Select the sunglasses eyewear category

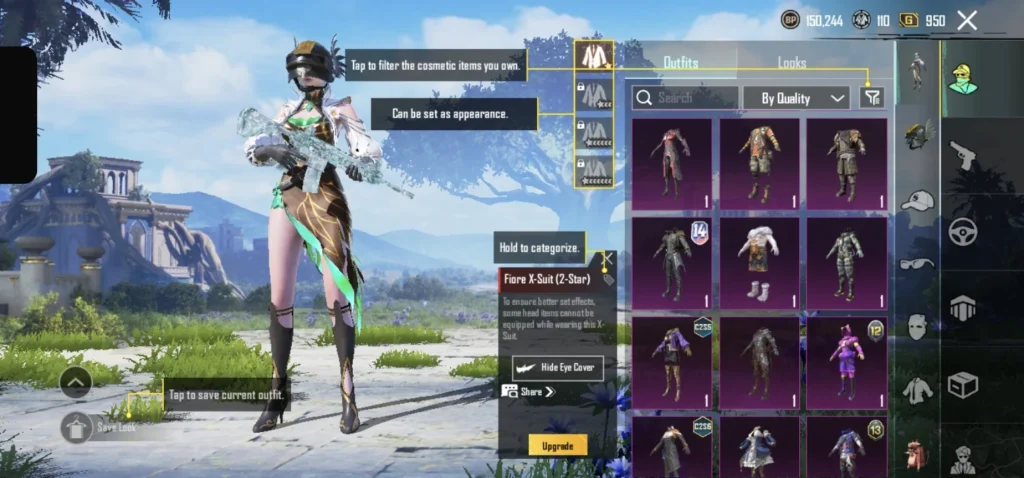917,264
